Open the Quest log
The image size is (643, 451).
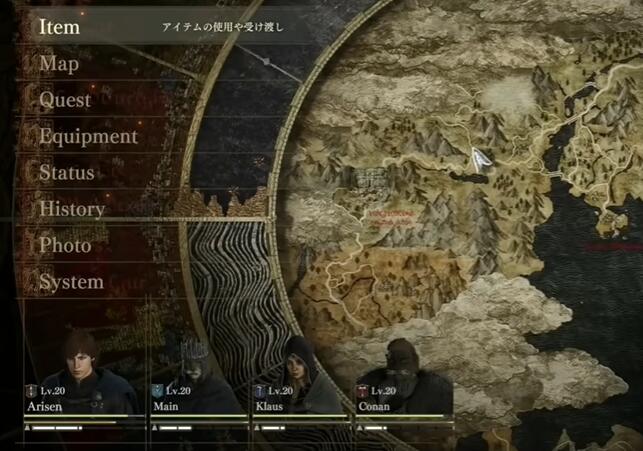coord(65,100)
